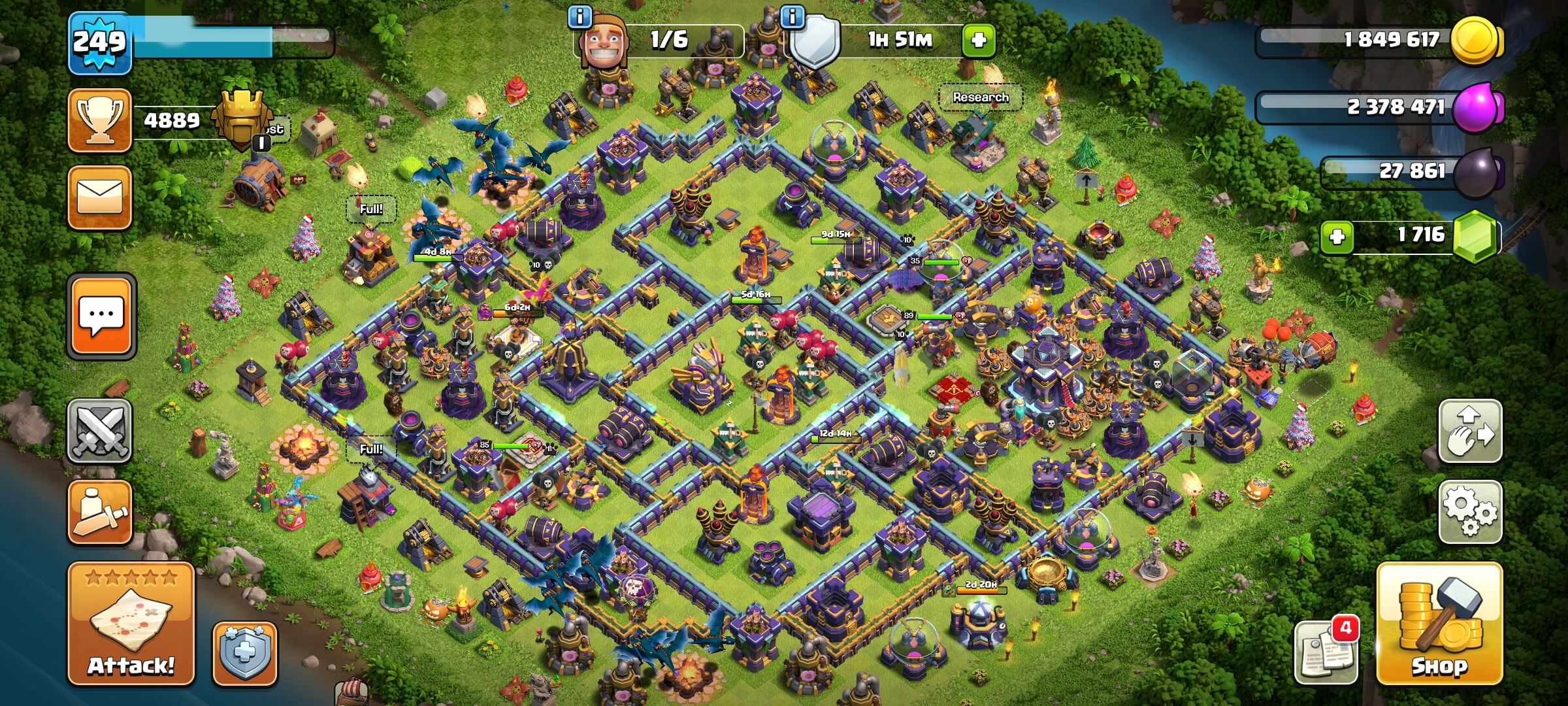Open shield info with the i icon
The image size is (1568, 706).
click(x=794, y=18)
